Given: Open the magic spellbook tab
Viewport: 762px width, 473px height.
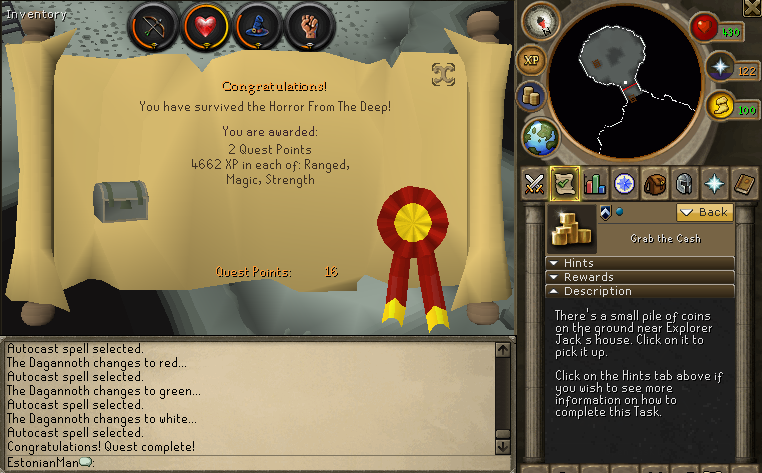Looking at the screenshot, I should 745,183.
